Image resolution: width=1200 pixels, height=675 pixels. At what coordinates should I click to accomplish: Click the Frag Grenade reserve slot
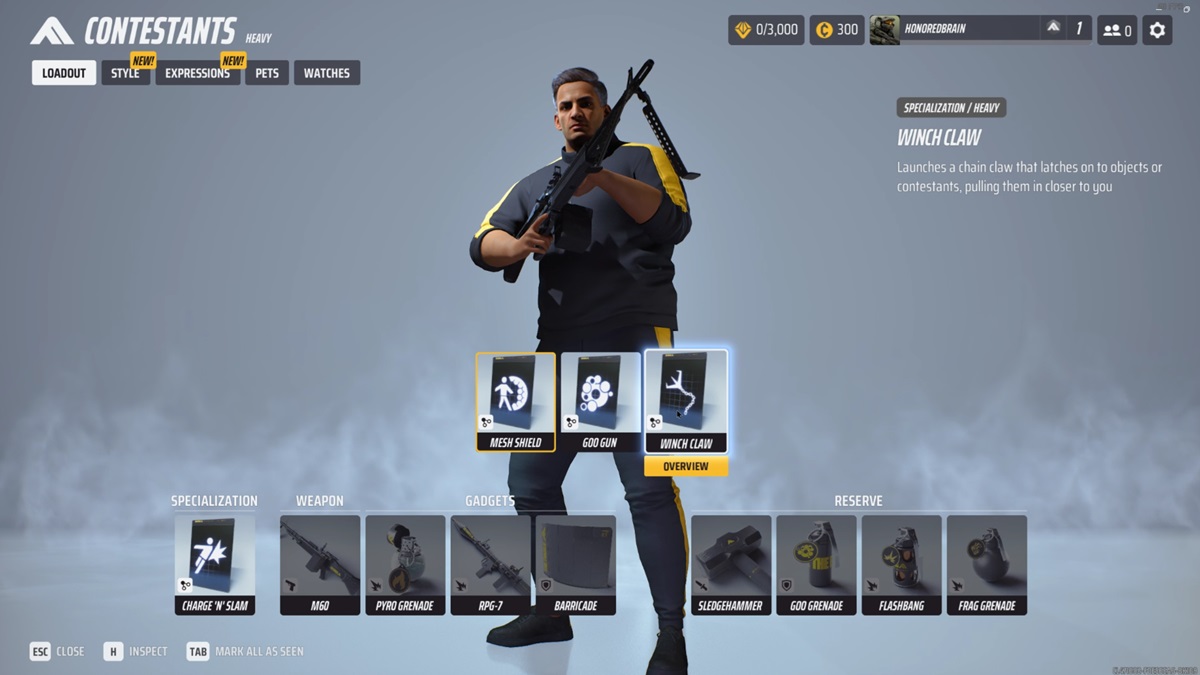(986, 564)
